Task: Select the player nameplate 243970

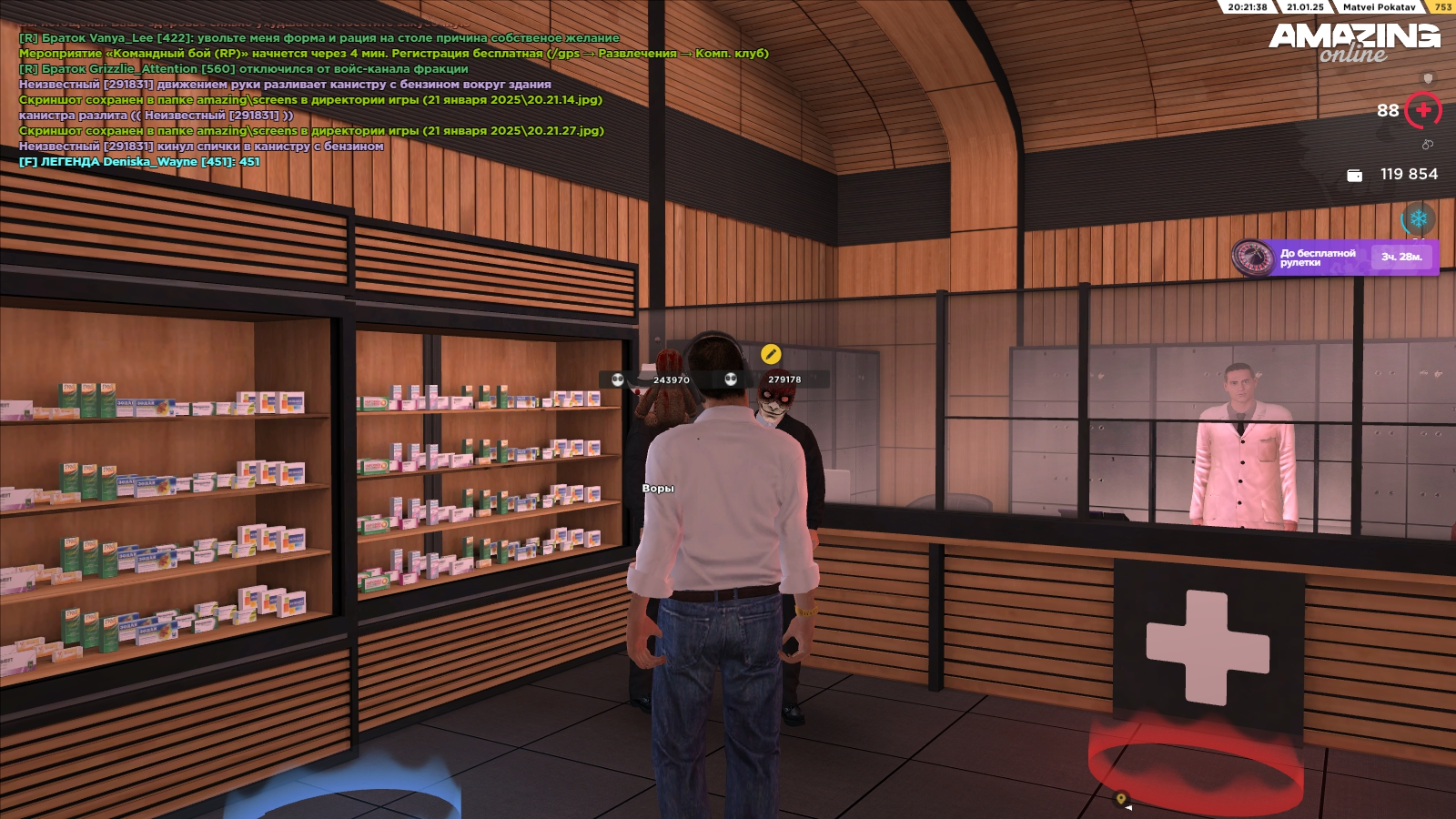Action: pos(671,380)
